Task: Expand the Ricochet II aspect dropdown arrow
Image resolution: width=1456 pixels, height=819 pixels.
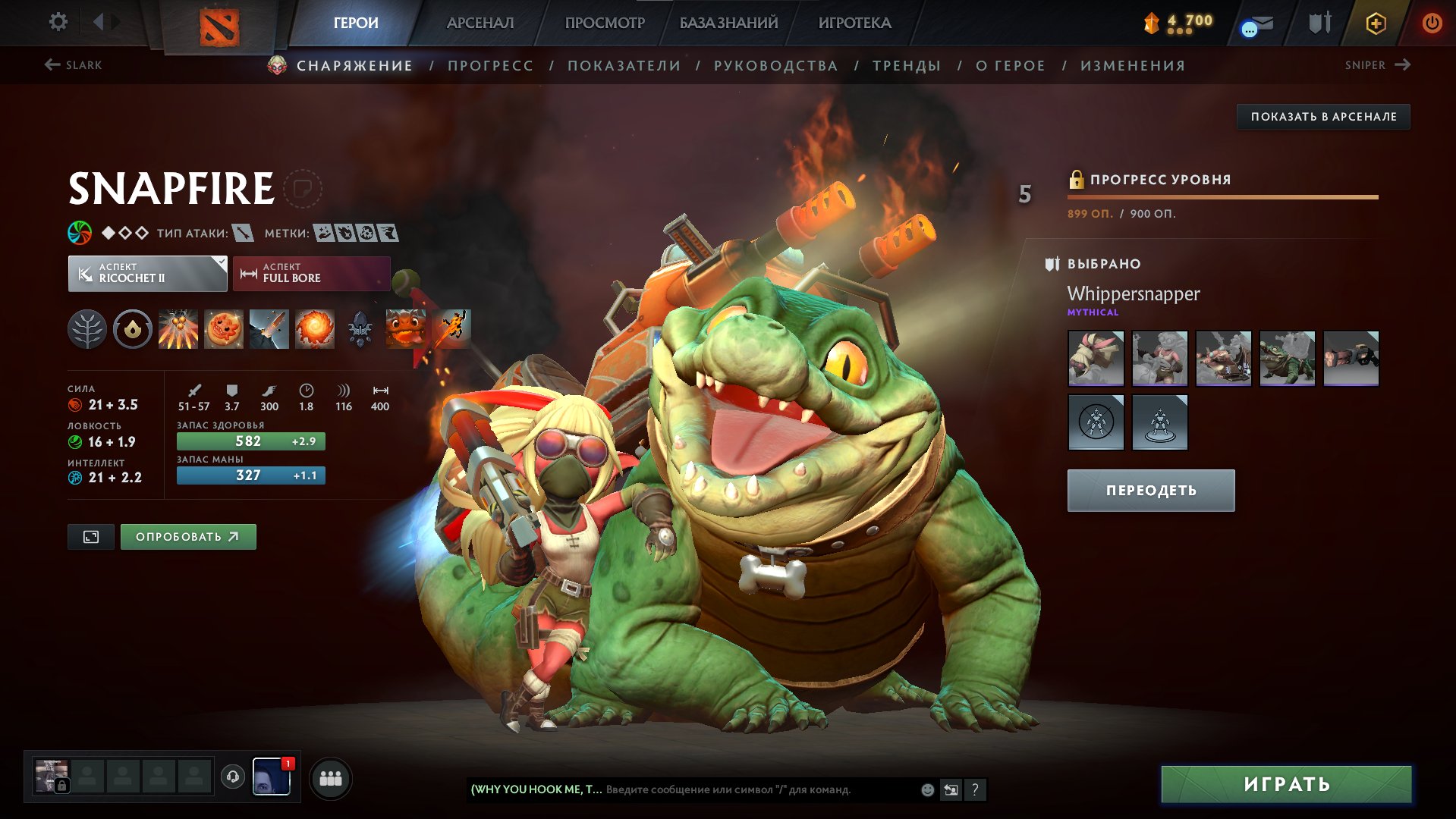Action: pyautogui.click(x=219, y=264)
